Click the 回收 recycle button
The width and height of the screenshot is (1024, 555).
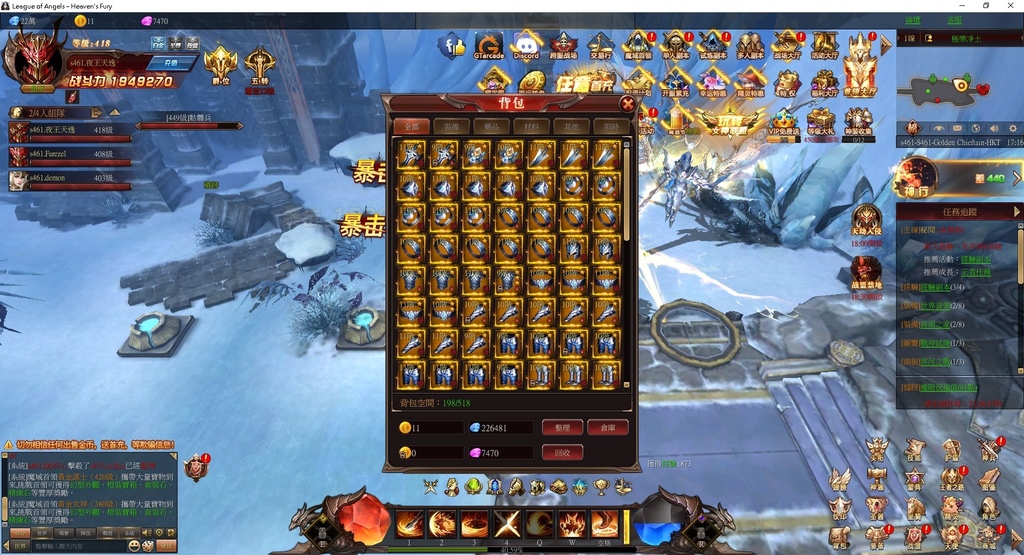(x=562, y=453)
